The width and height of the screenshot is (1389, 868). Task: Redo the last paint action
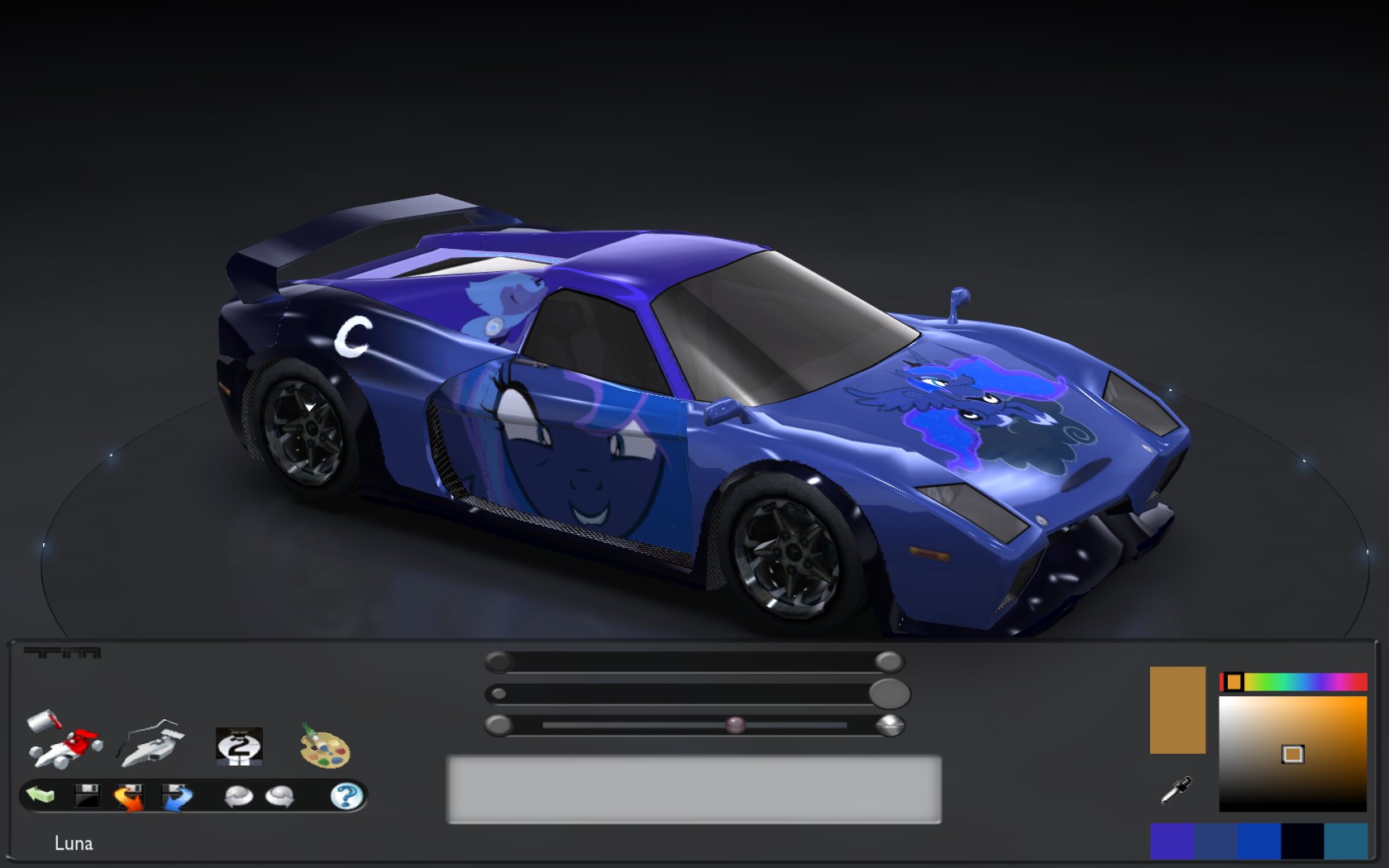(x=279, y=796)
